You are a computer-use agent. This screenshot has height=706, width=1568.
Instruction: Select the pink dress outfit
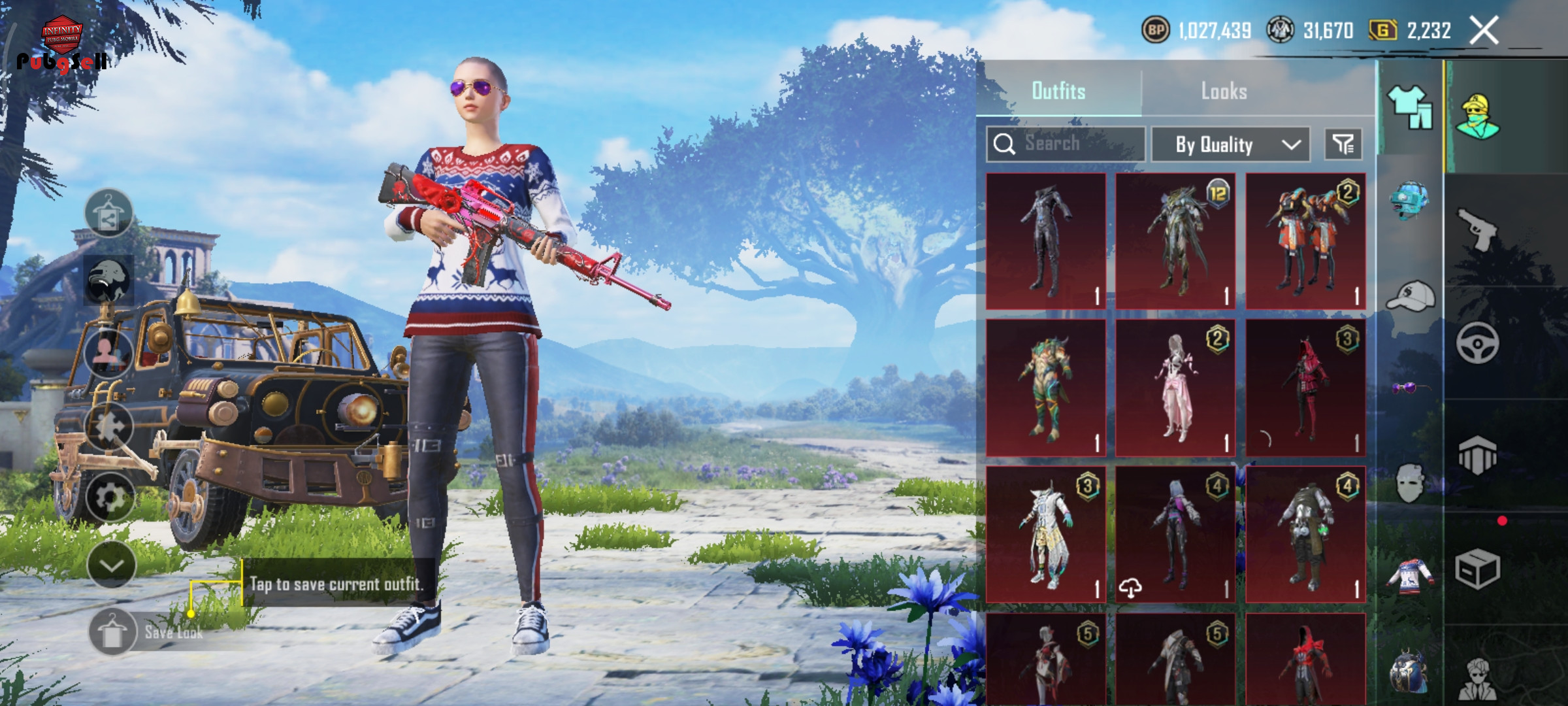point(1175,388)
